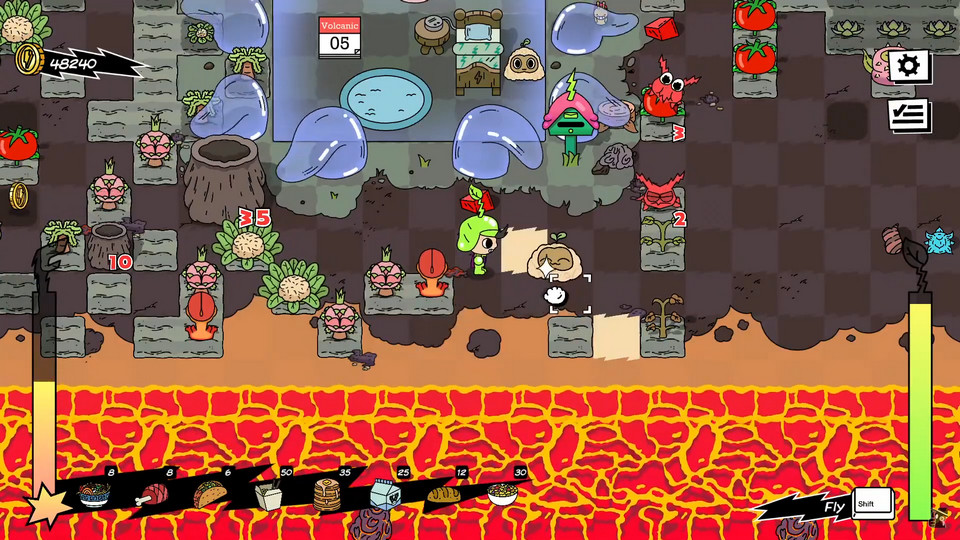Open the checklist task list
Screen dimensions: 960x540
click(x=908, y=115)
